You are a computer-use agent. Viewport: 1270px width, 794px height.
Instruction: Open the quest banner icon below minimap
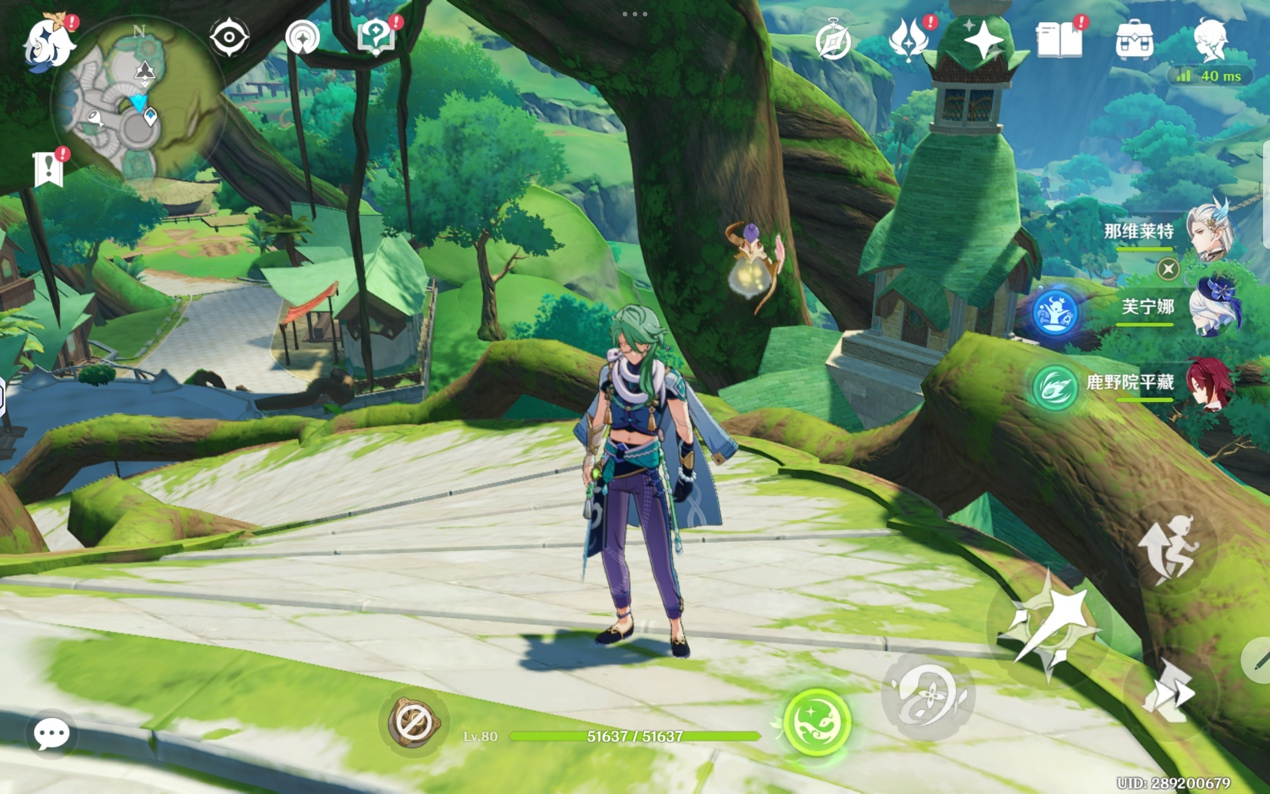click(48, 170)
